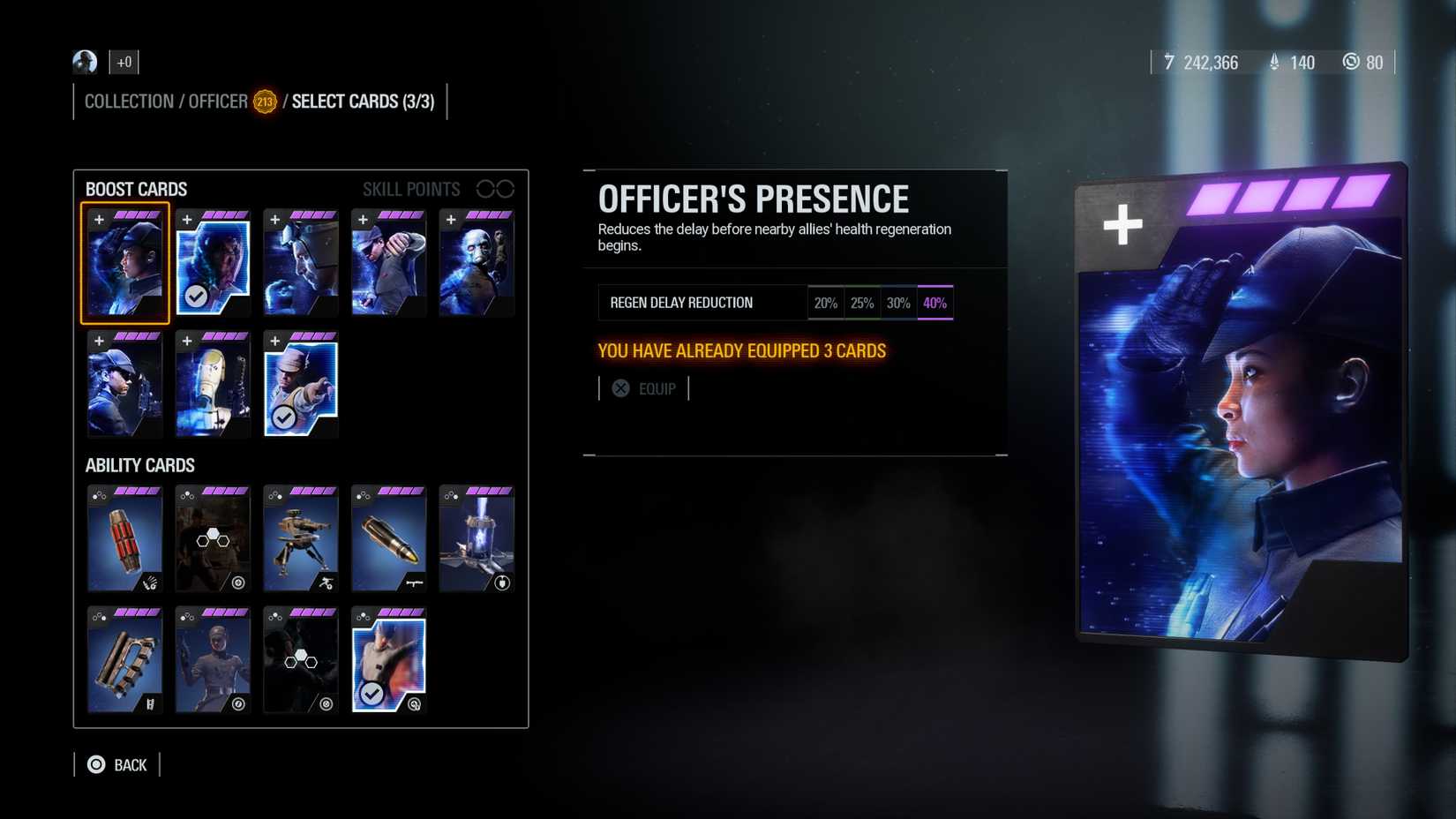Screen dimensions: 1456x819
Task: Open the battle droid boost card
Action: click(x=213, y=384)
